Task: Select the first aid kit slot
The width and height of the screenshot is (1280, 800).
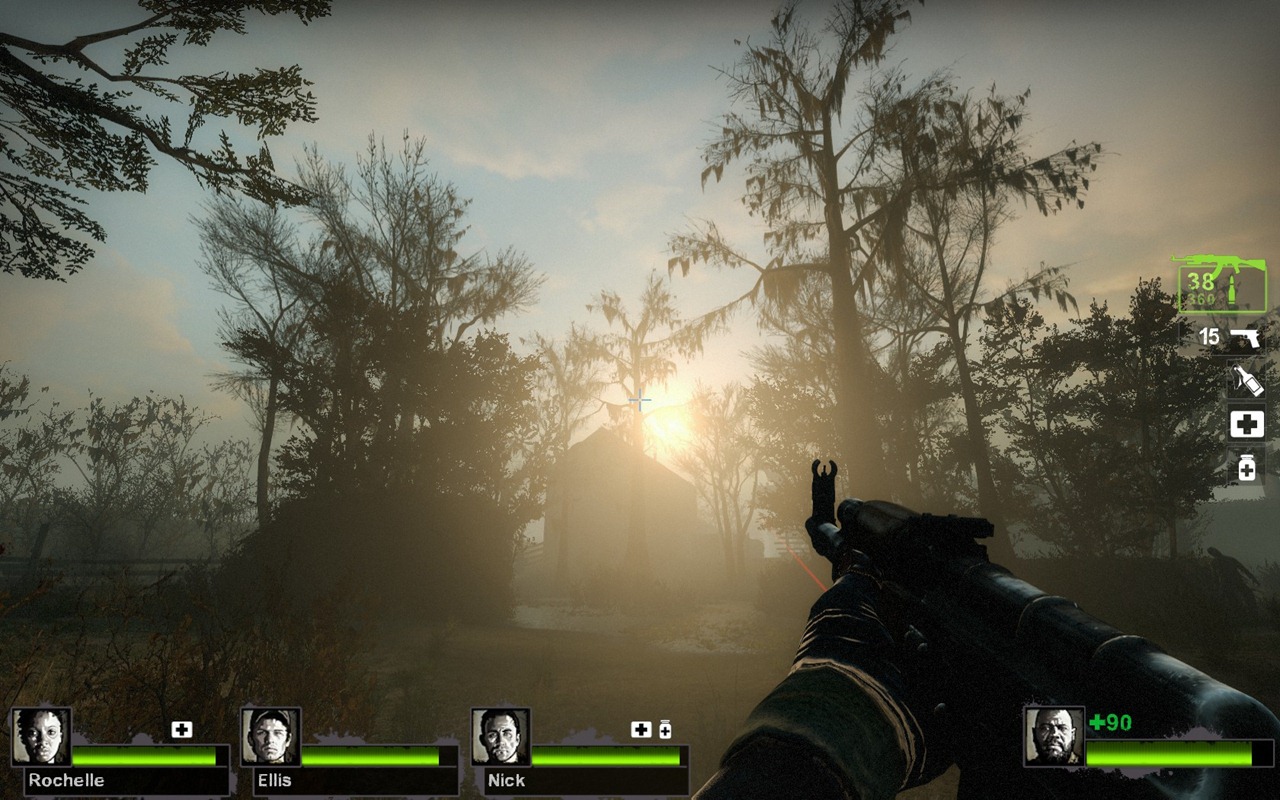Action: coord(1246,424)
